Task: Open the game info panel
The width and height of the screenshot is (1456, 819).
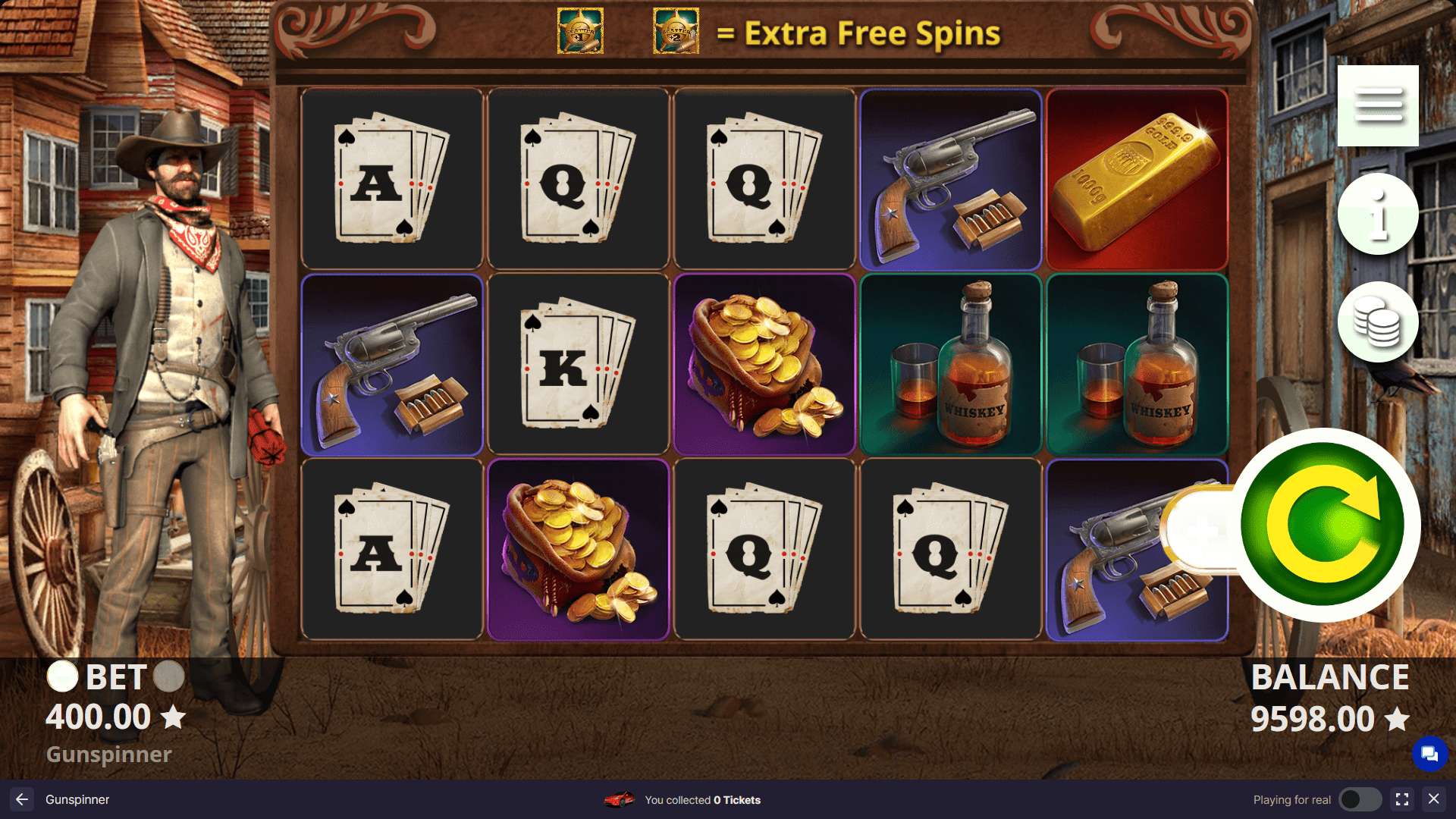Action: (1378, 213)
